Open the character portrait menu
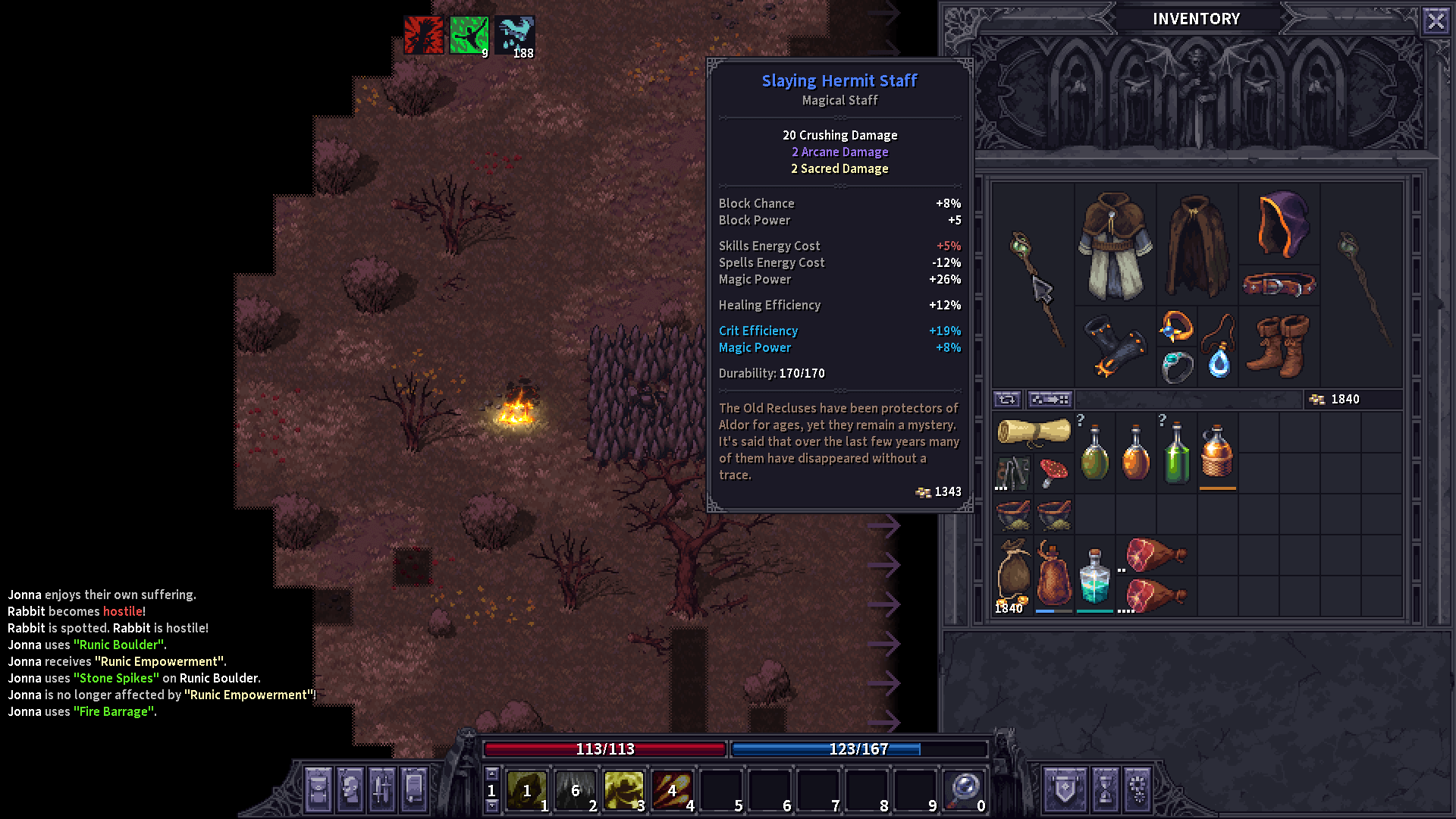Screen dimensions: 1456x819 coord(350,789)
